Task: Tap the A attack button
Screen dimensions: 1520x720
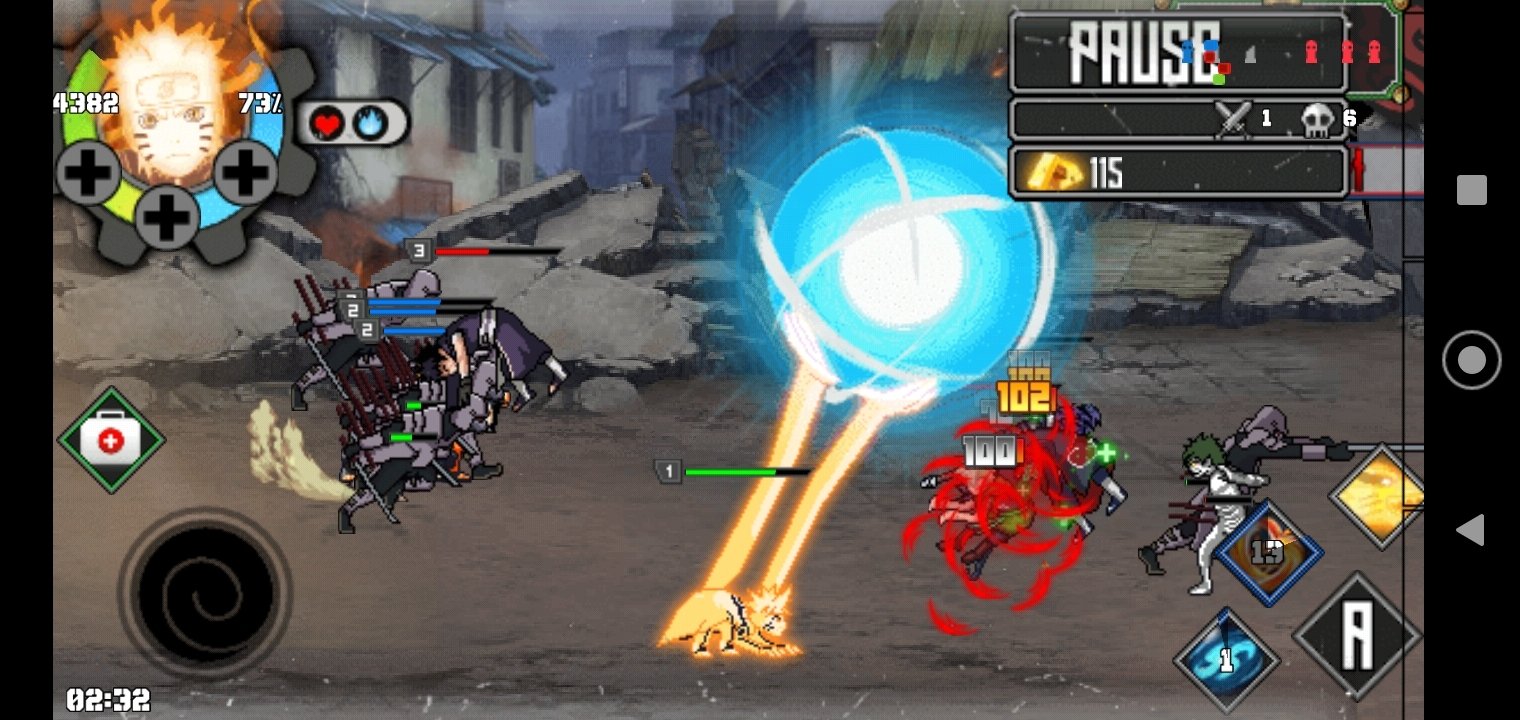Action: [1357, 636]
